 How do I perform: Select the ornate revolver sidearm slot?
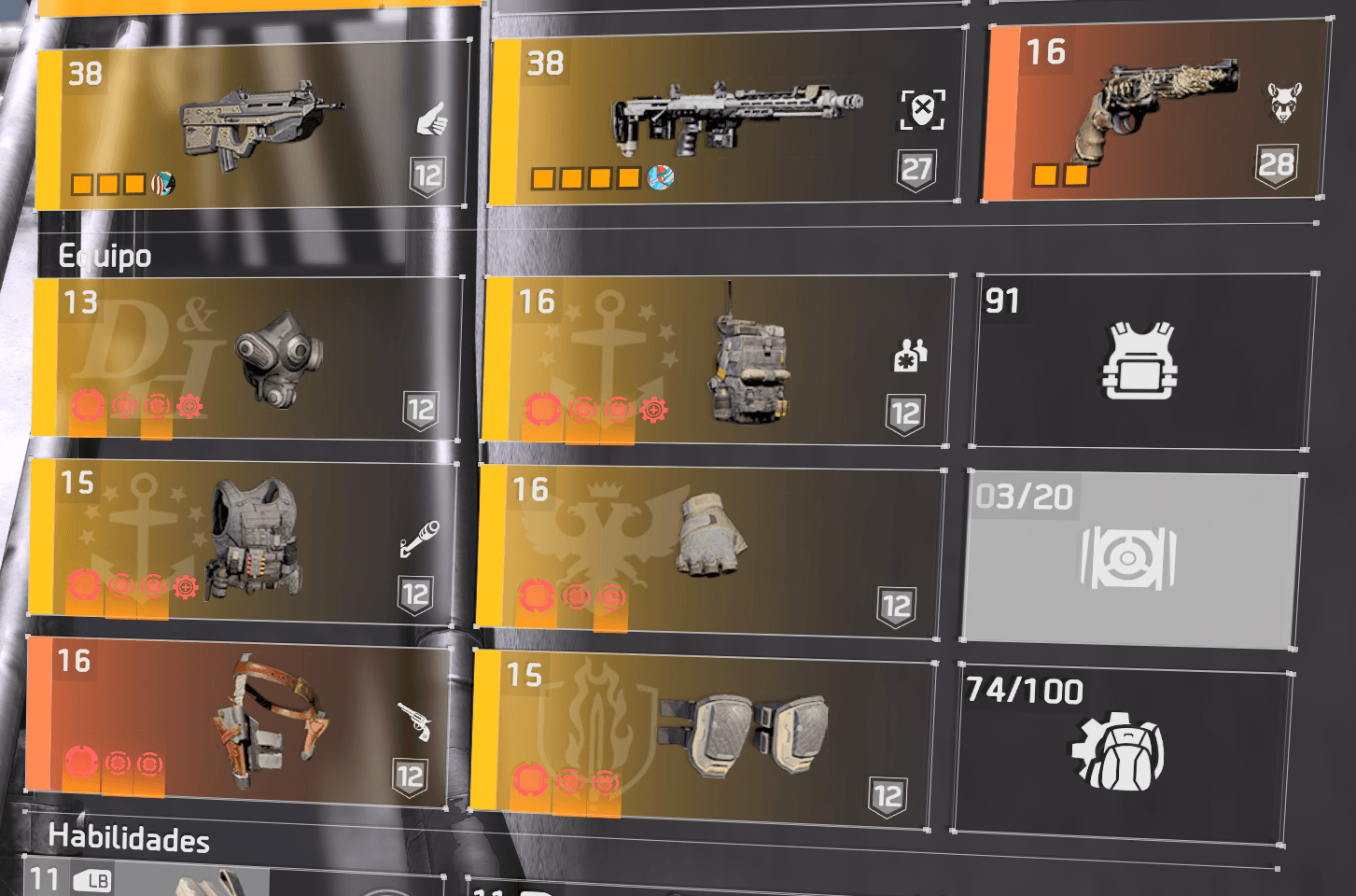[1155, 112]
